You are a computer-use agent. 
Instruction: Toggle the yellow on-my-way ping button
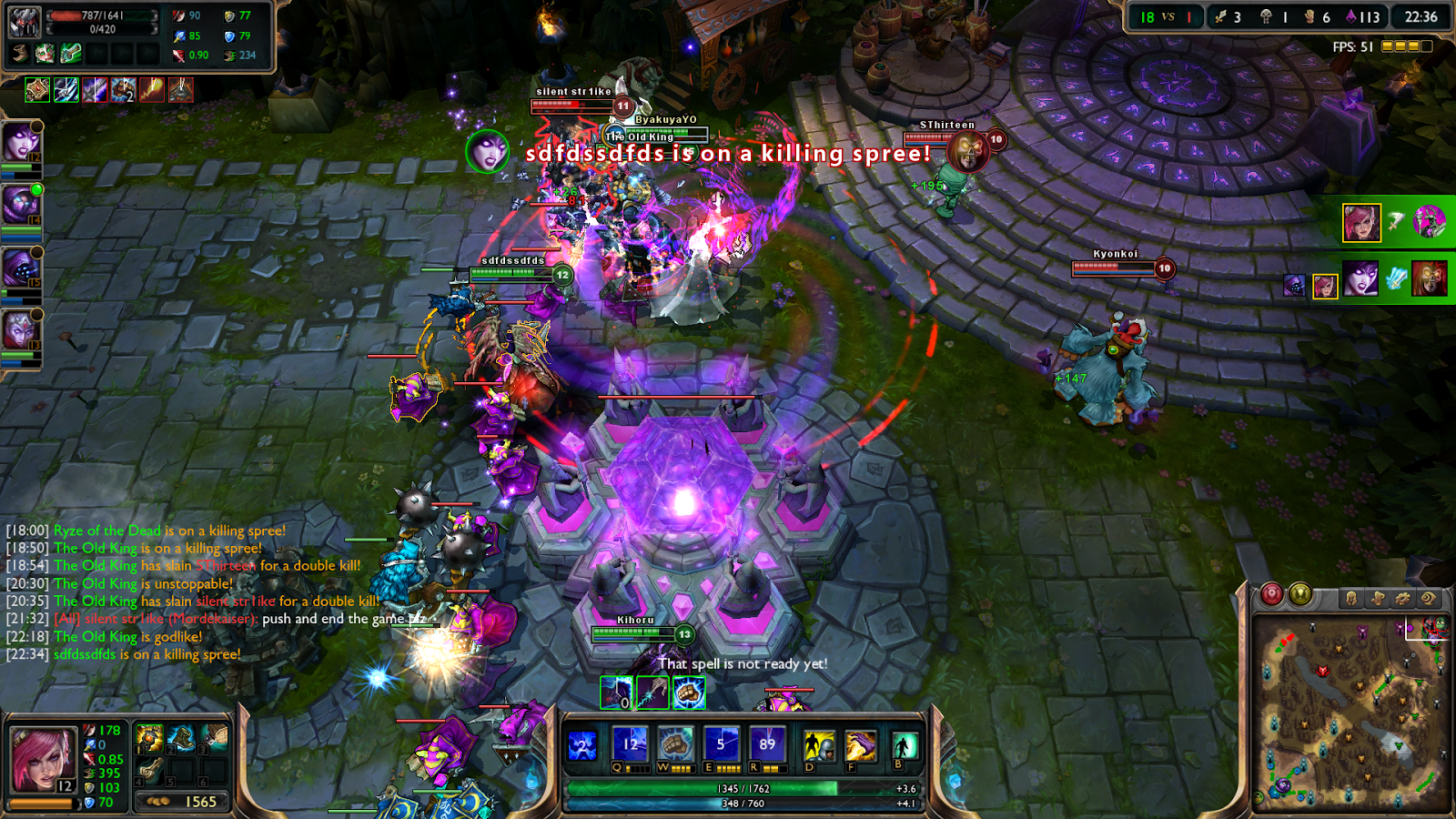click(1301, 595)
